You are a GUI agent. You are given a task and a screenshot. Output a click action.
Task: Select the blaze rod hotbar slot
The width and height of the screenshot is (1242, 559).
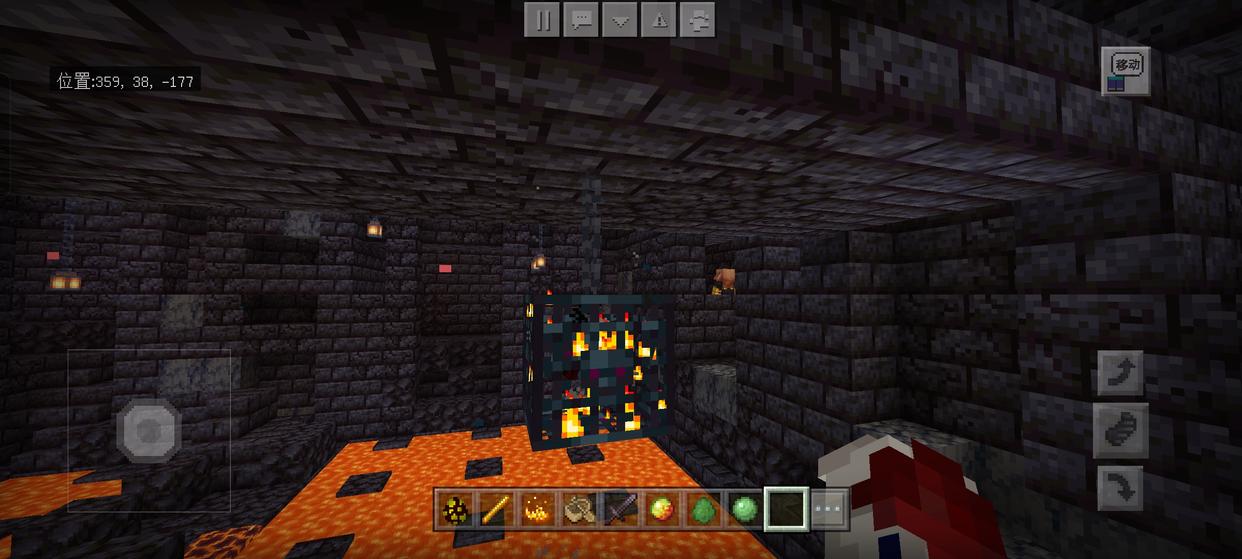coord(493,510)
